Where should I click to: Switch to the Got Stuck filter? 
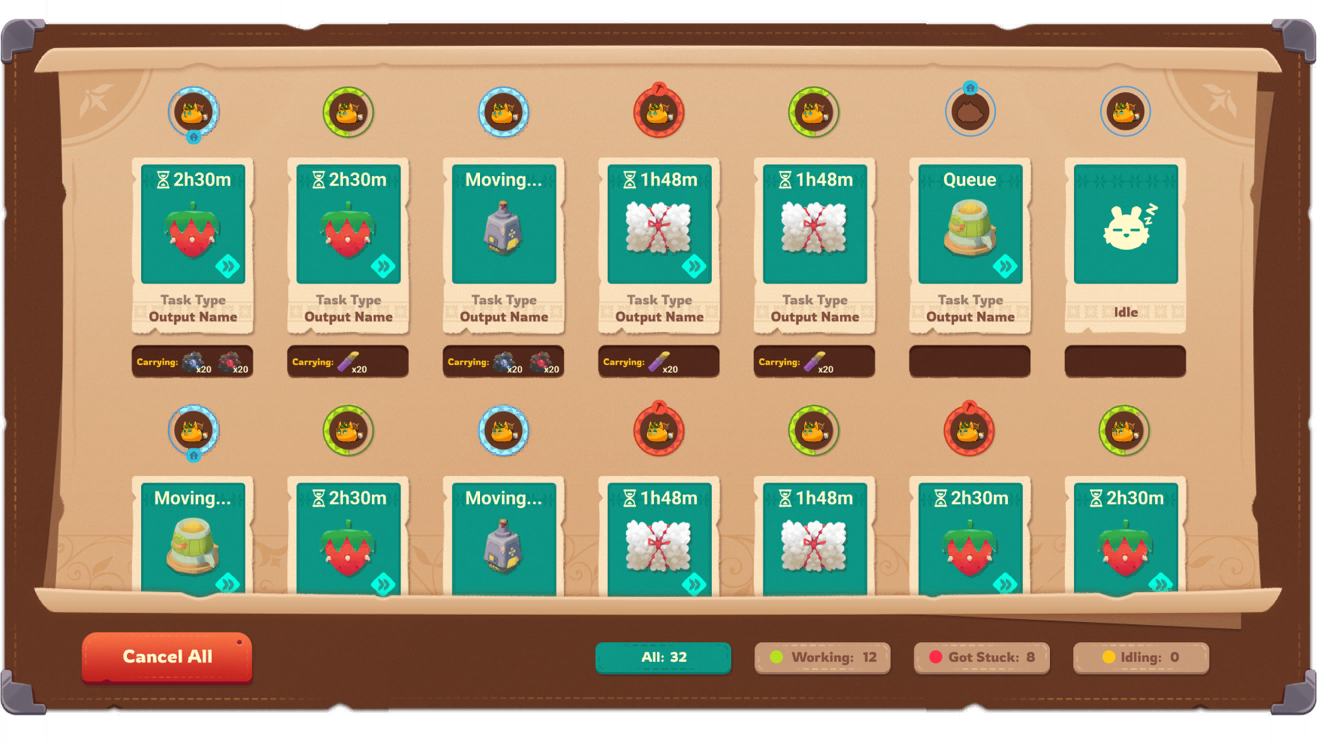coord(981,657)
